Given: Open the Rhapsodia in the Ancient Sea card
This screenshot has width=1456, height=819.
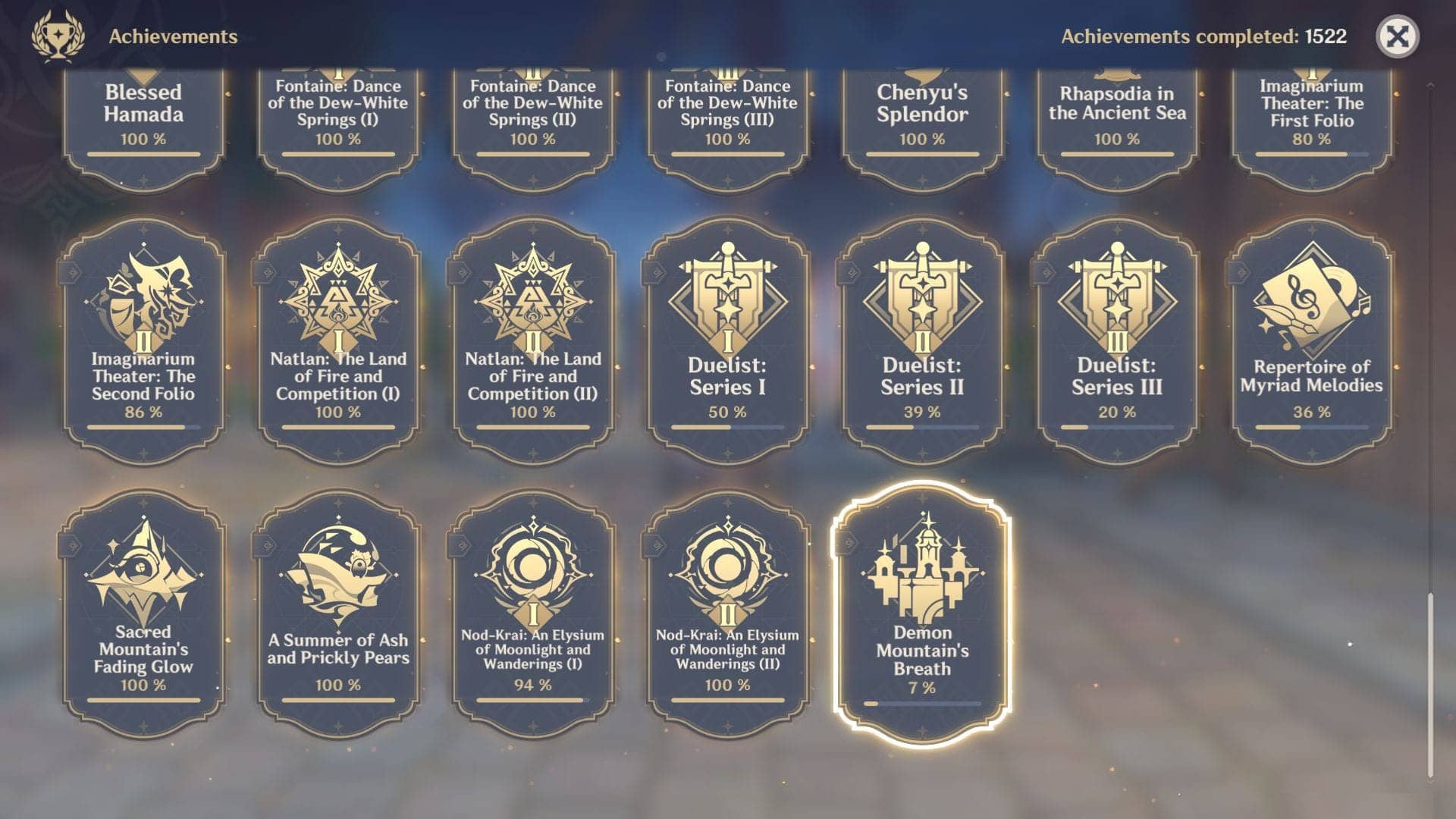Looking at the screenshot, I should pos(1115,114).
